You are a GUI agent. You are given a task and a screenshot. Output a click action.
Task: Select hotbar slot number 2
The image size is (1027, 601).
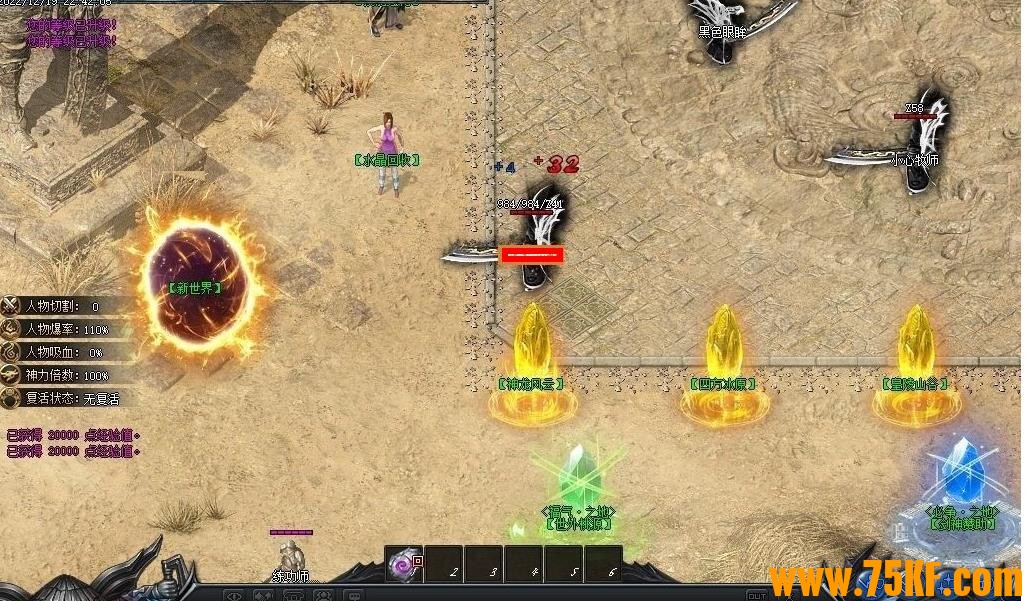tap(444, 564)
